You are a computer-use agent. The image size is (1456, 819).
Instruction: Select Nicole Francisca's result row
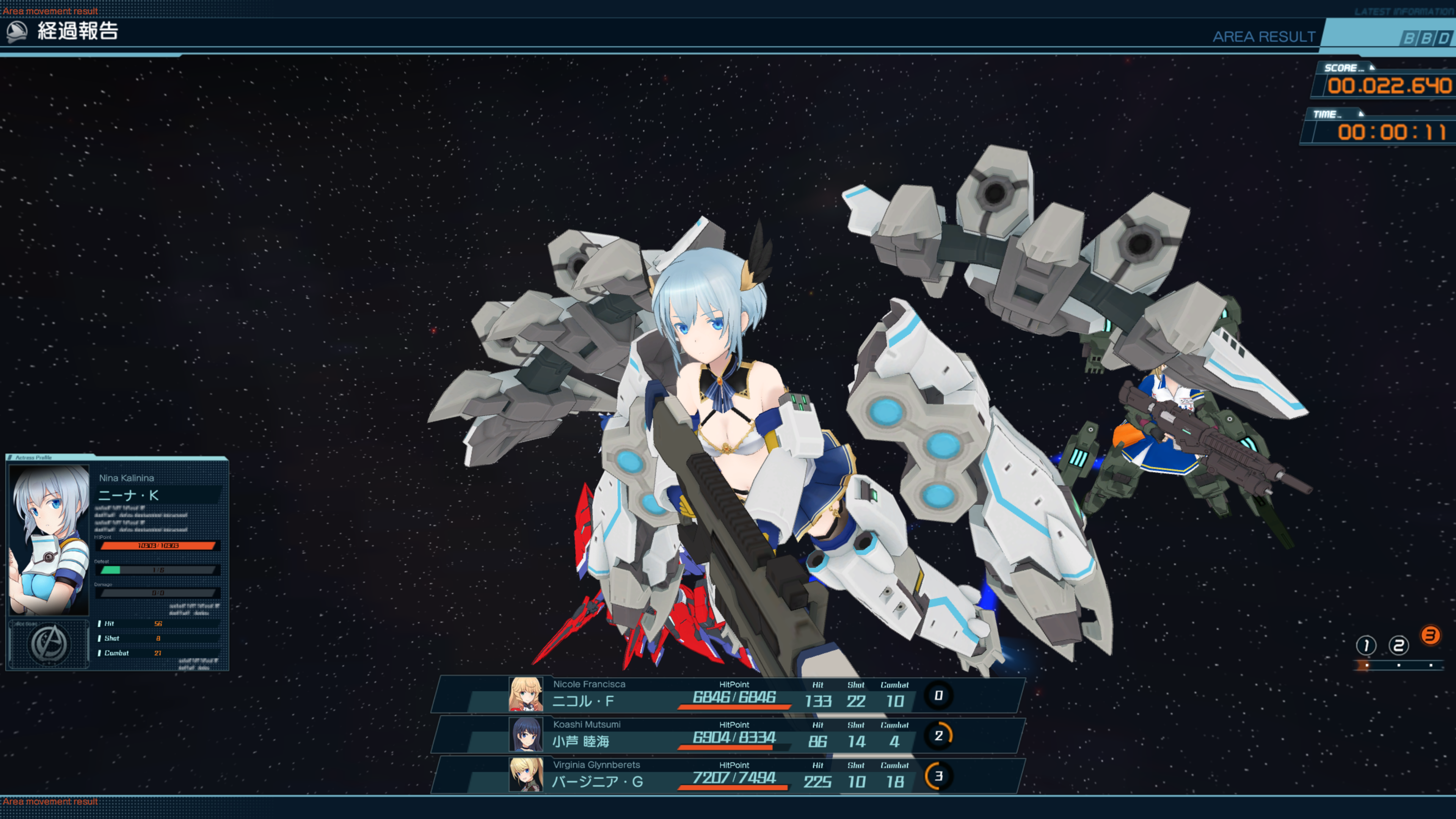729,695
